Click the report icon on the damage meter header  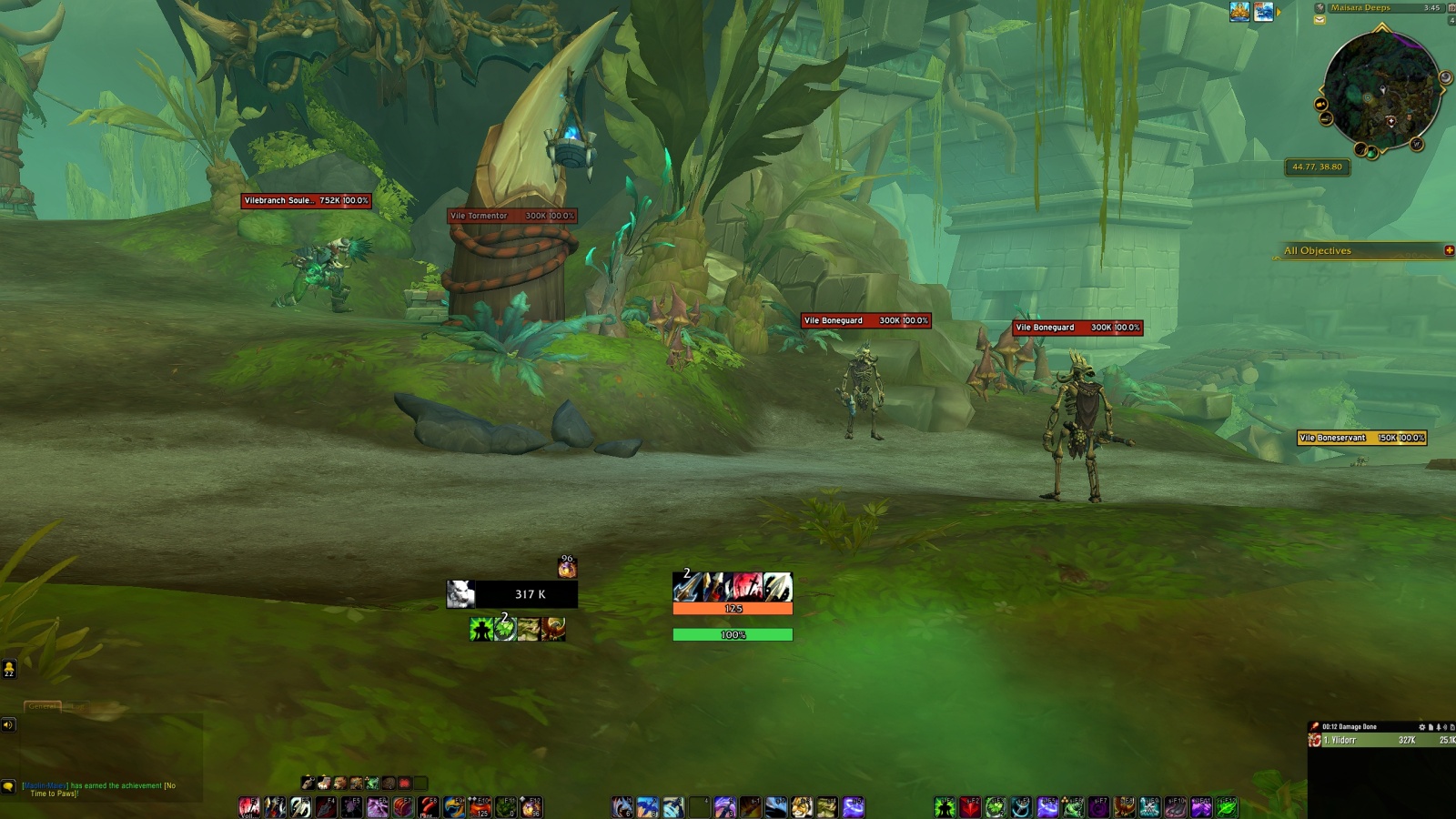pyautogui.click(x=1431, y=727)
